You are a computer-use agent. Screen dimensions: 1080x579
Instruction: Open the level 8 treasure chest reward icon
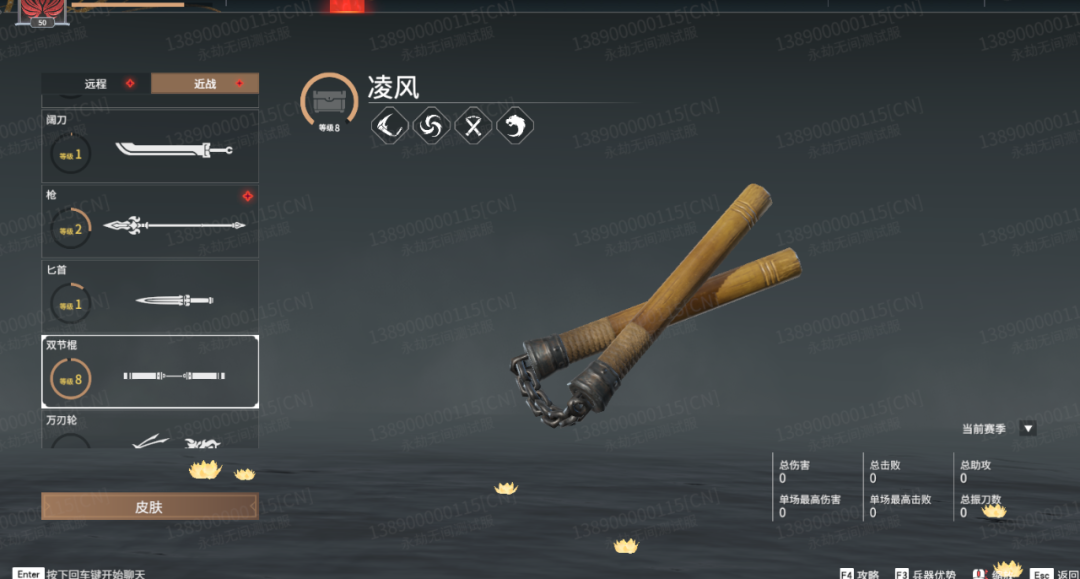(x=329, y=102)
